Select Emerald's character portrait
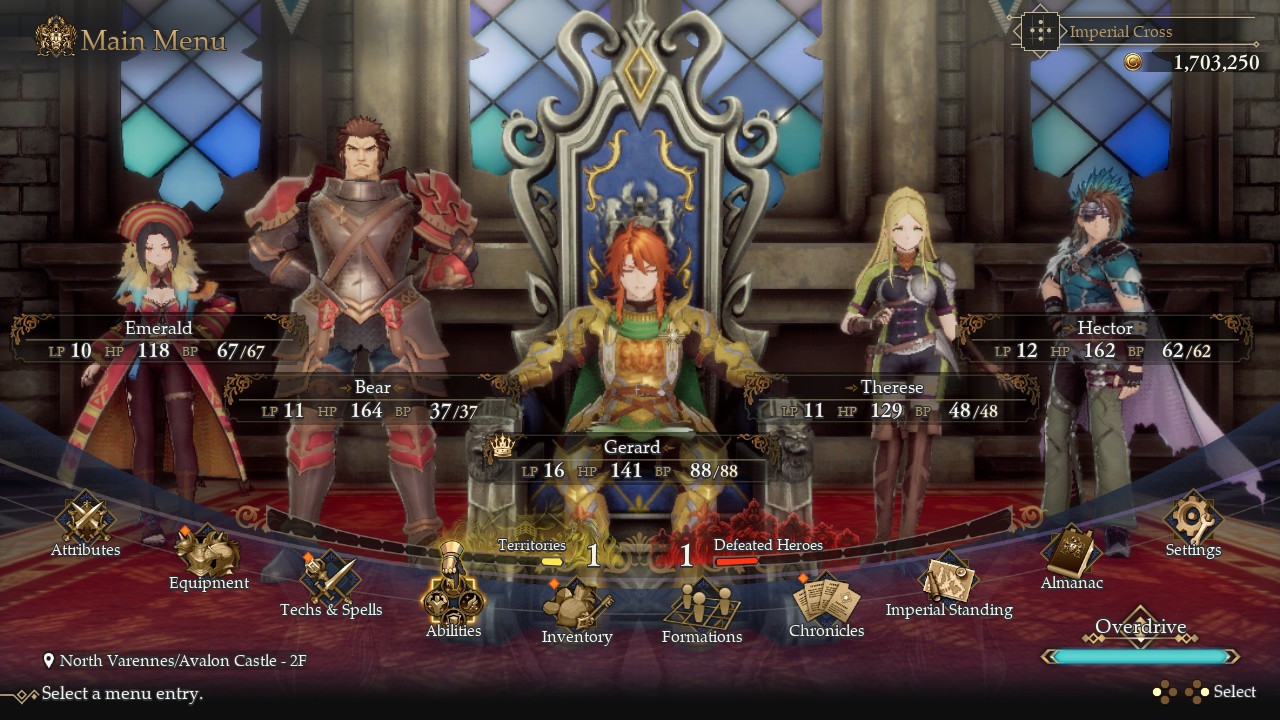Screen dimensions: 1280x720 [x=160, y=250]
